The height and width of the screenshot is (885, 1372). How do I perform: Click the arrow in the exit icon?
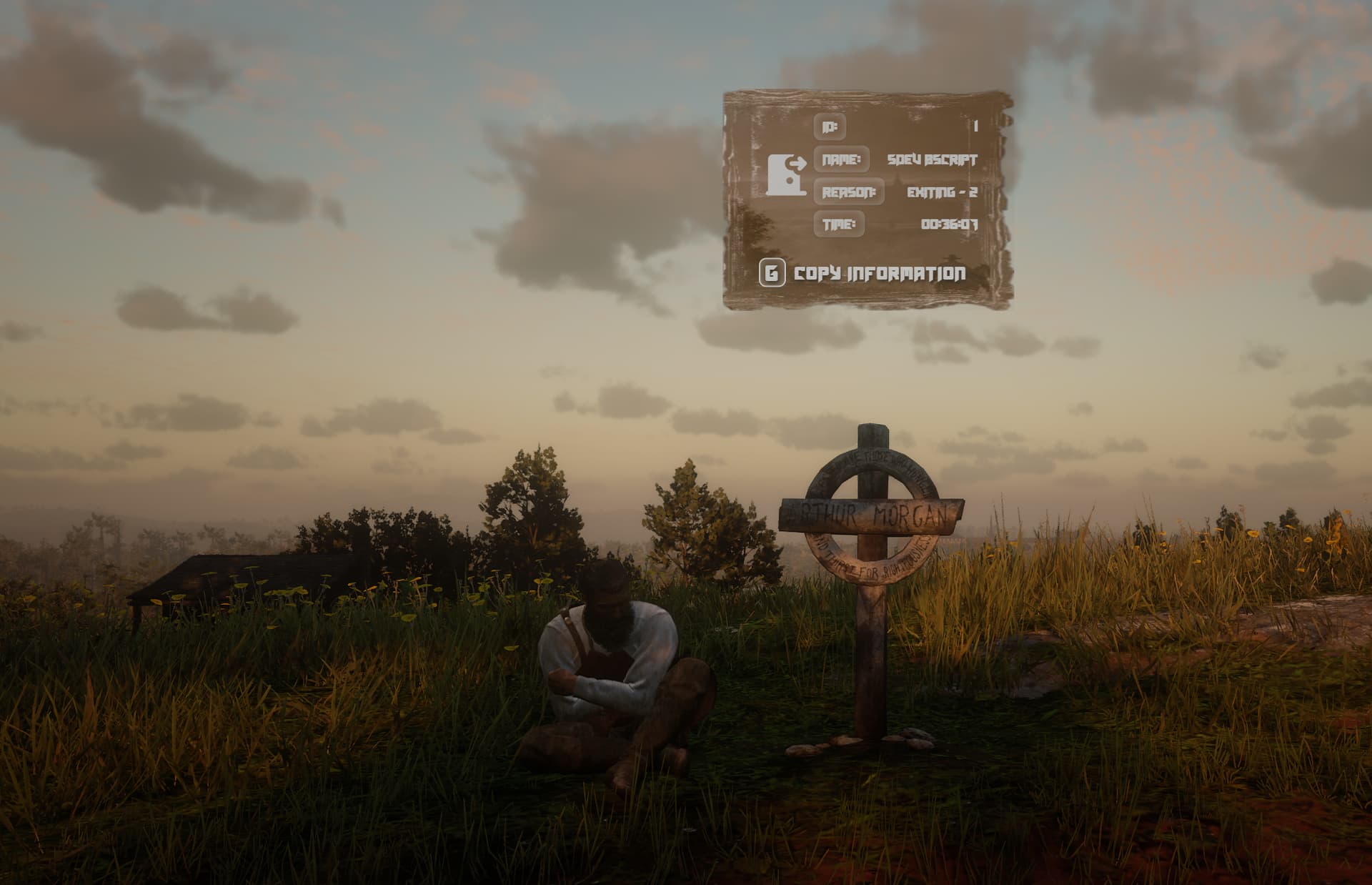[x=797, y=164]
